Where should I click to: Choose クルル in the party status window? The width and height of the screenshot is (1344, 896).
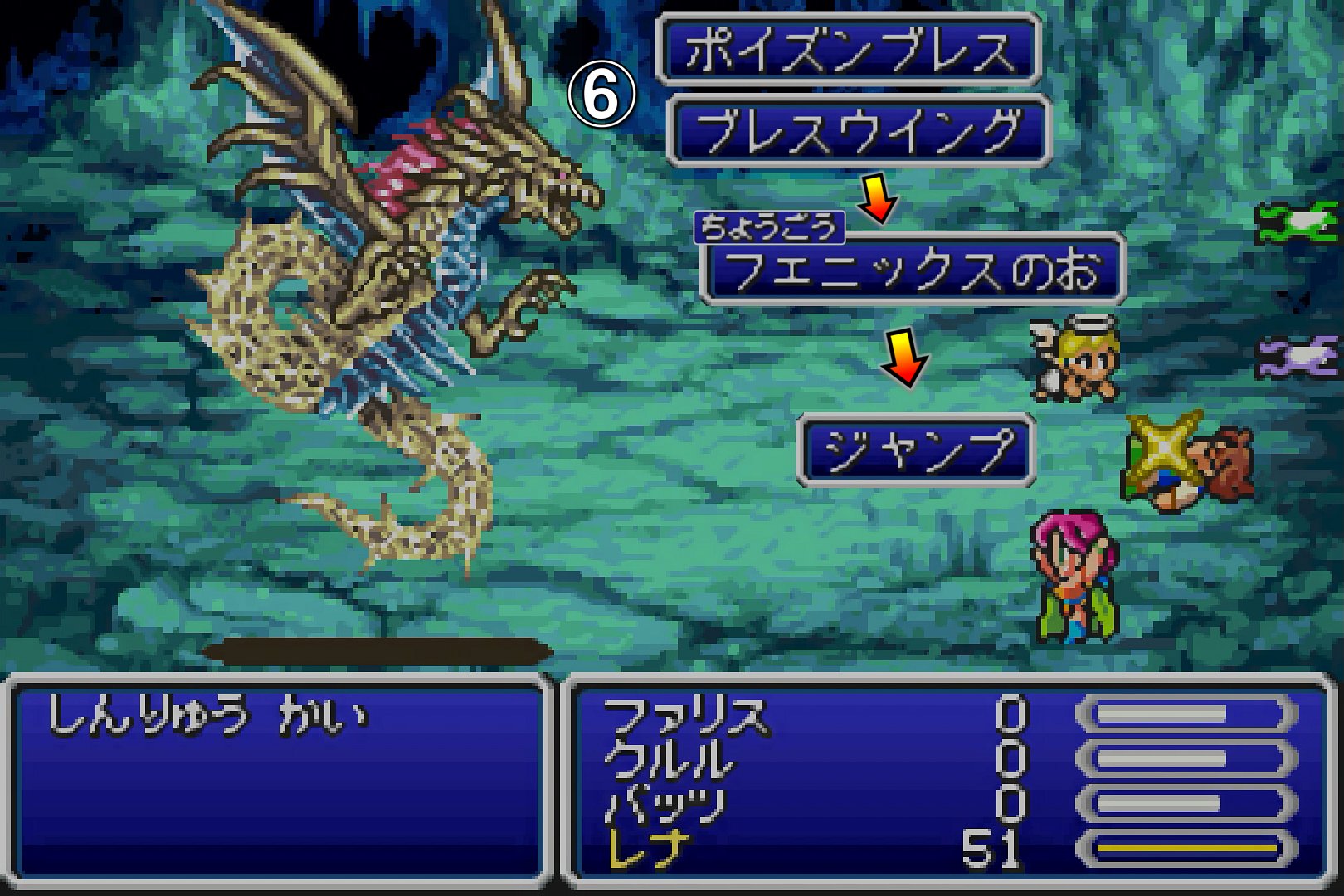coord(669,760)
